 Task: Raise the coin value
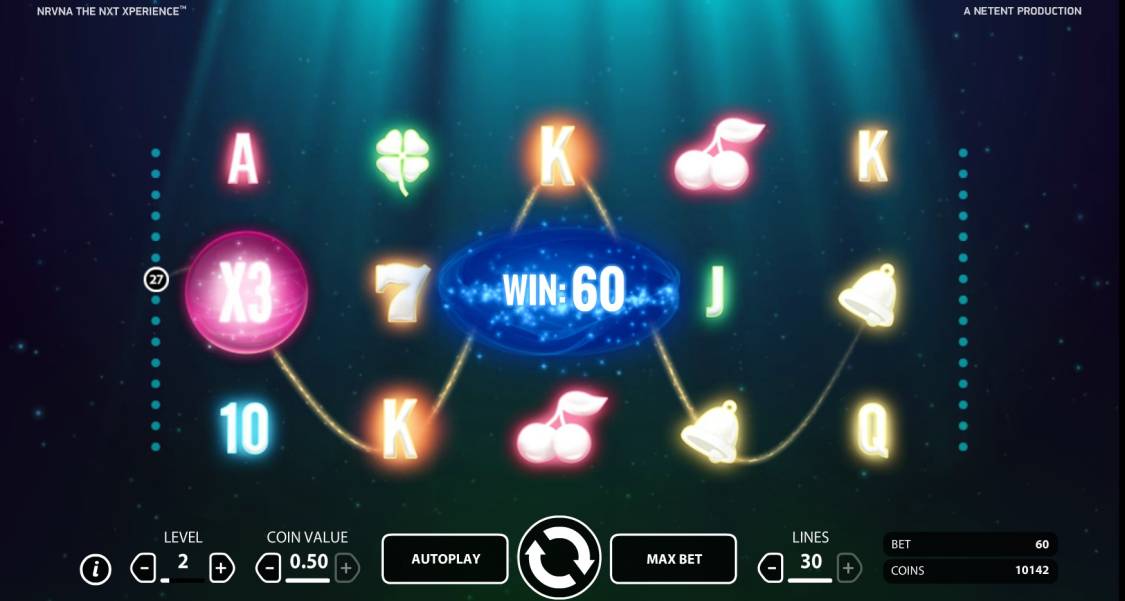click(346, 568)
